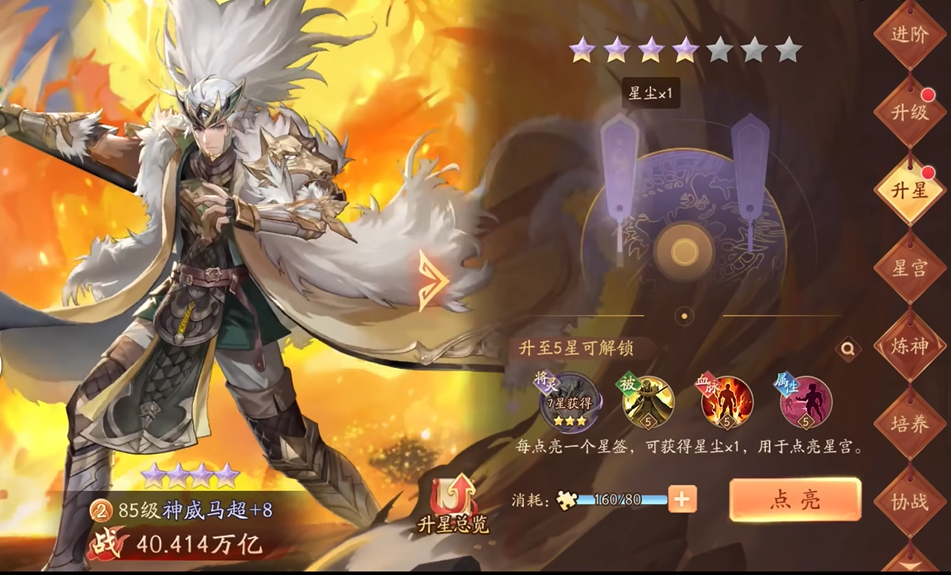951x575 pixels.
Task: Open the 星宫 (Star Palace) tab
Action: point(909,267)
